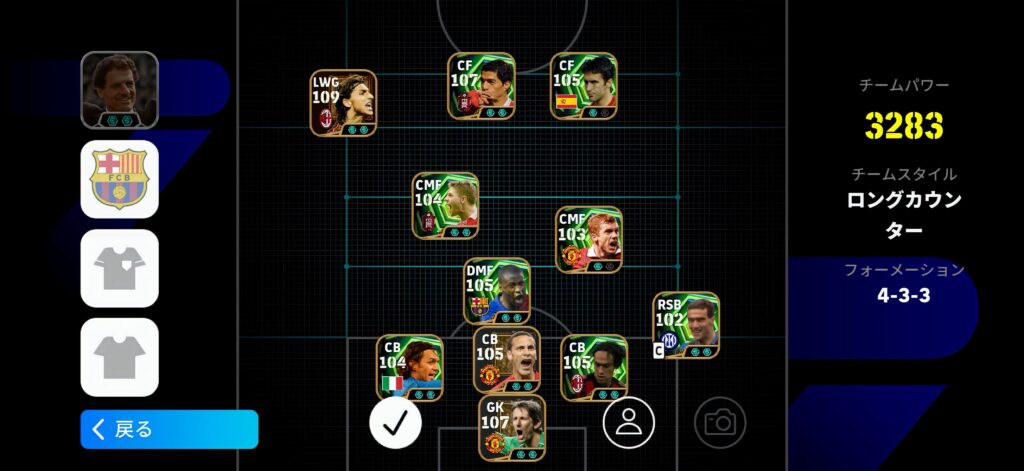Open the player profile silhouette button
The width and height of the screenshot is (1024, 471).
point(628,423)
